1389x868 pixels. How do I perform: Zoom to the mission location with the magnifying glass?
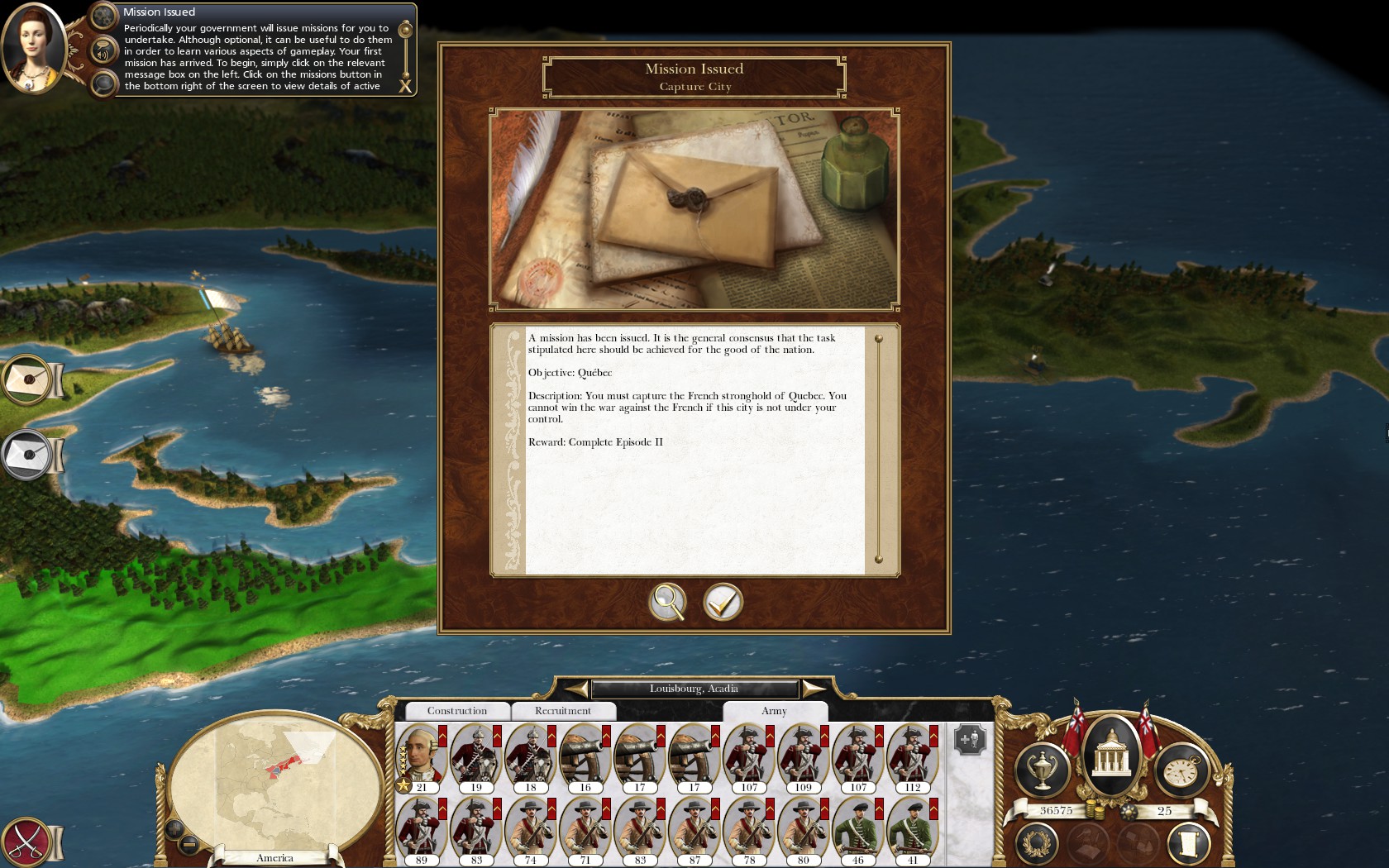(667, 602)
